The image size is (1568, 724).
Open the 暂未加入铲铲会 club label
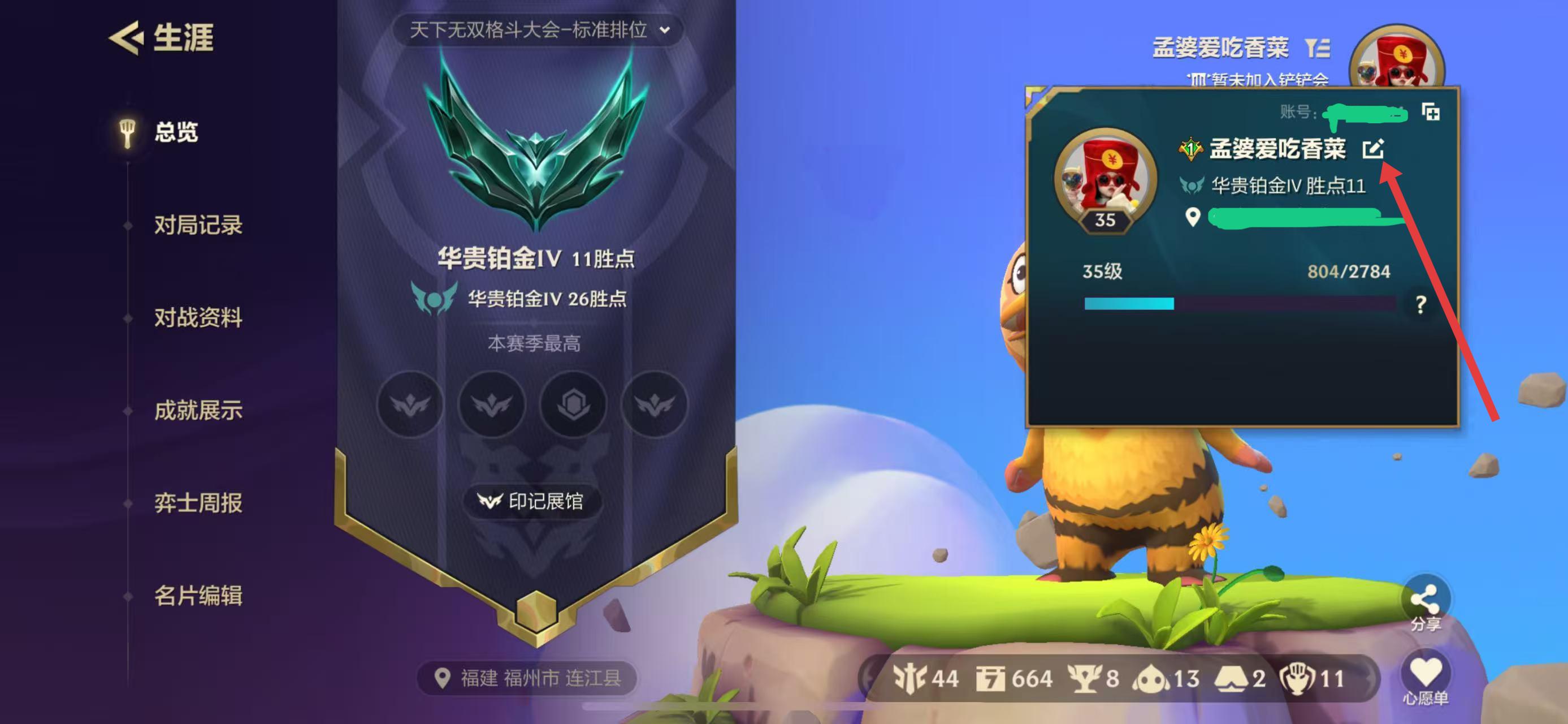pyautogui.click(x=1259, y=80)
